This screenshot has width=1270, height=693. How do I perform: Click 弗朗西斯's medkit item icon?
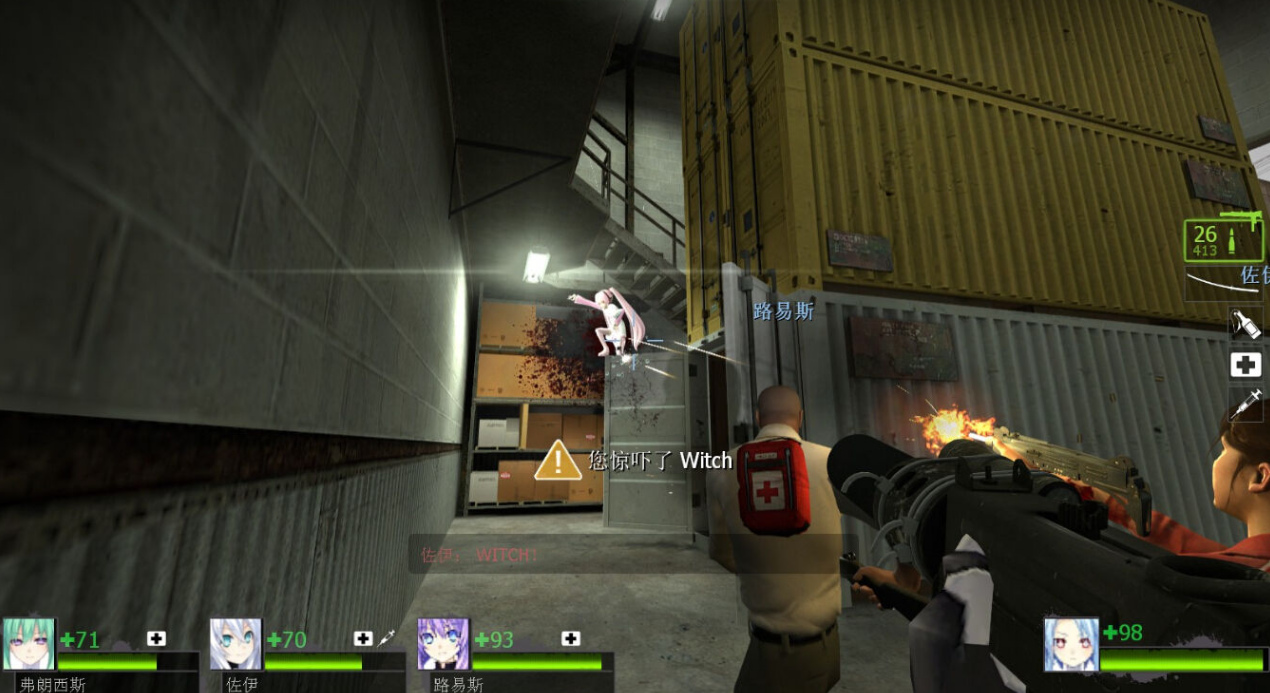[157, 638]
